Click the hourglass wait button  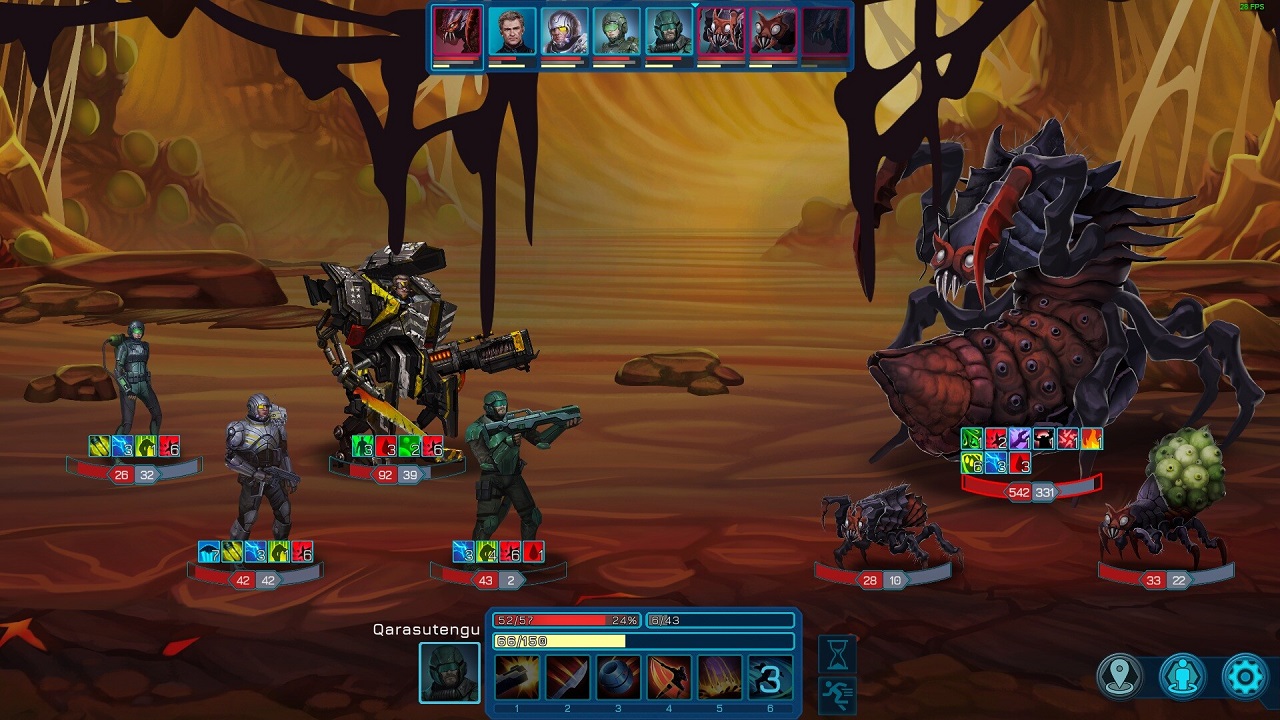click(838, 653)
